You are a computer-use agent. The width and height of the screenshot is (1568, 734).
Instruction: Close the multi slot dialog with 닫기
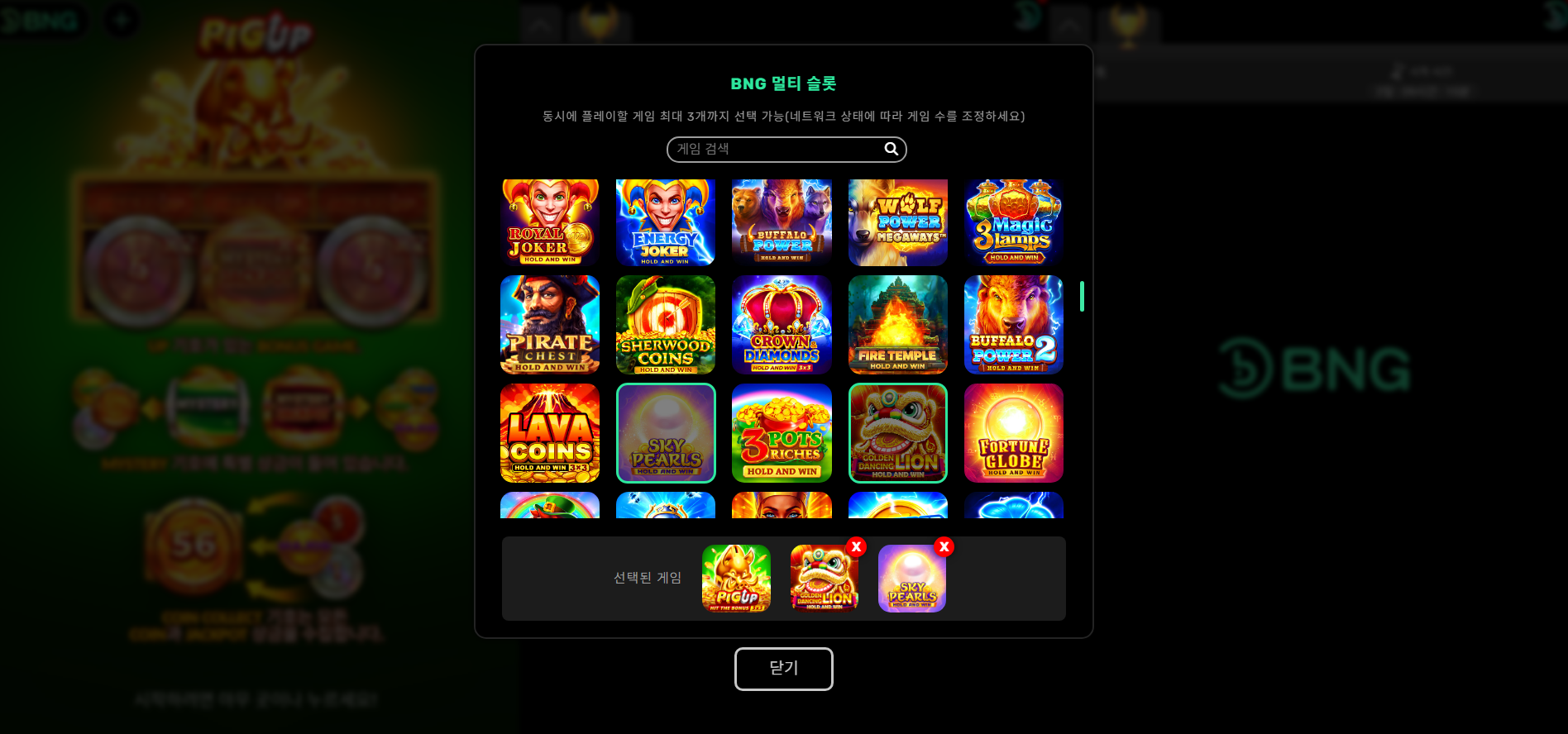[783, 668]
